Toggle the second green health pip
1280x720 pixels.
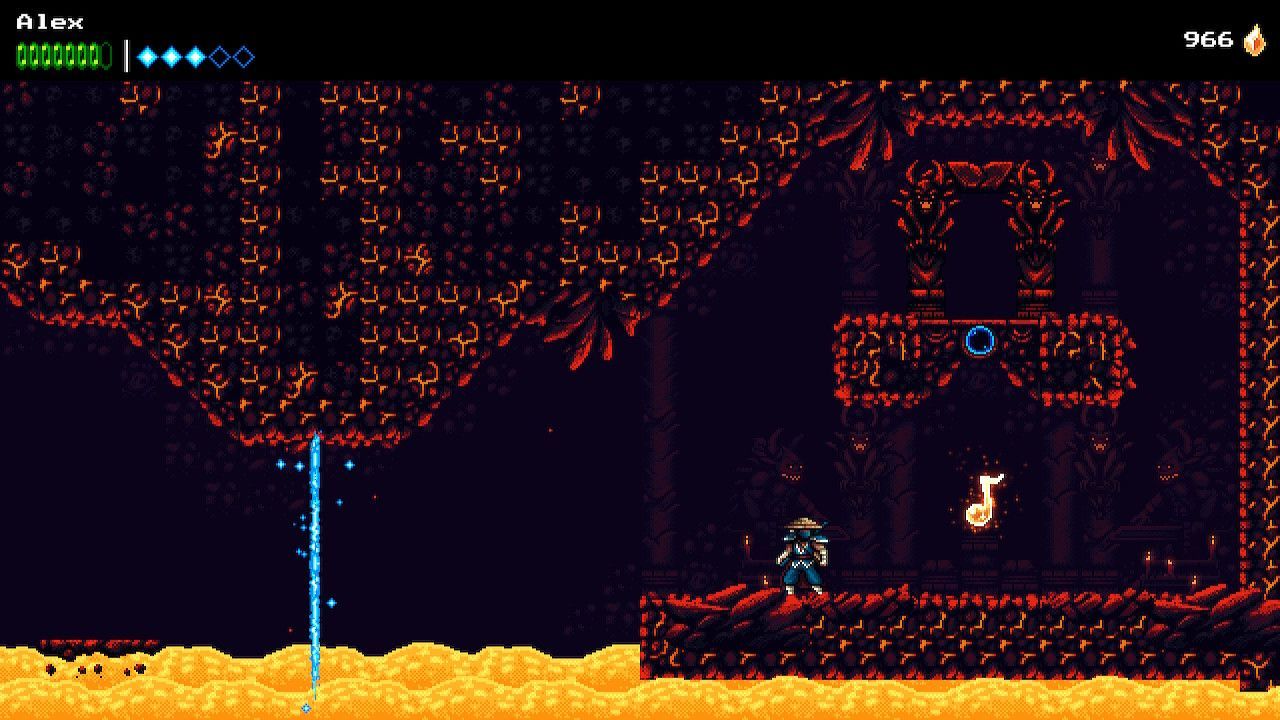pyautogui.click(x=34, y=50)
